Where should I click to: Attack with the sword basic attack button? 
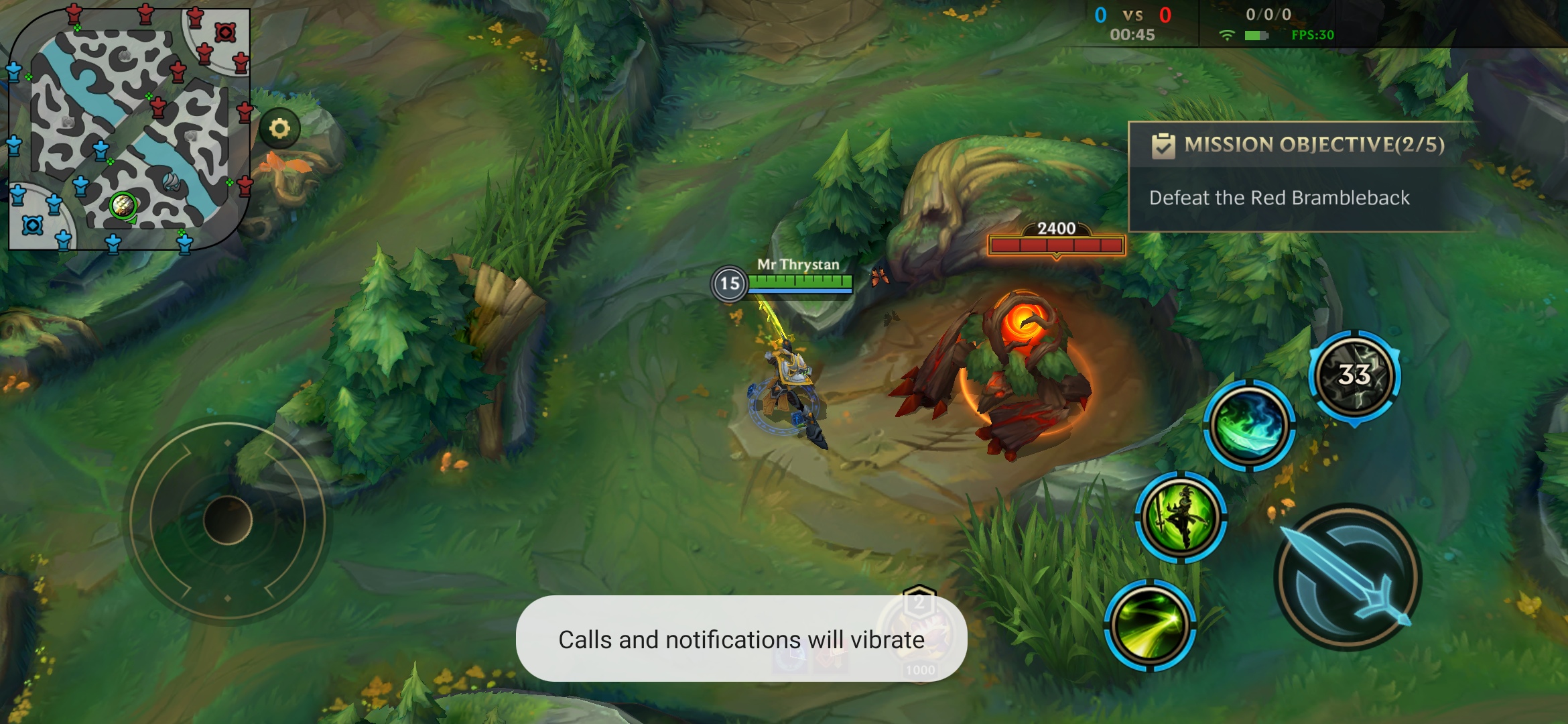[1348, 578]
